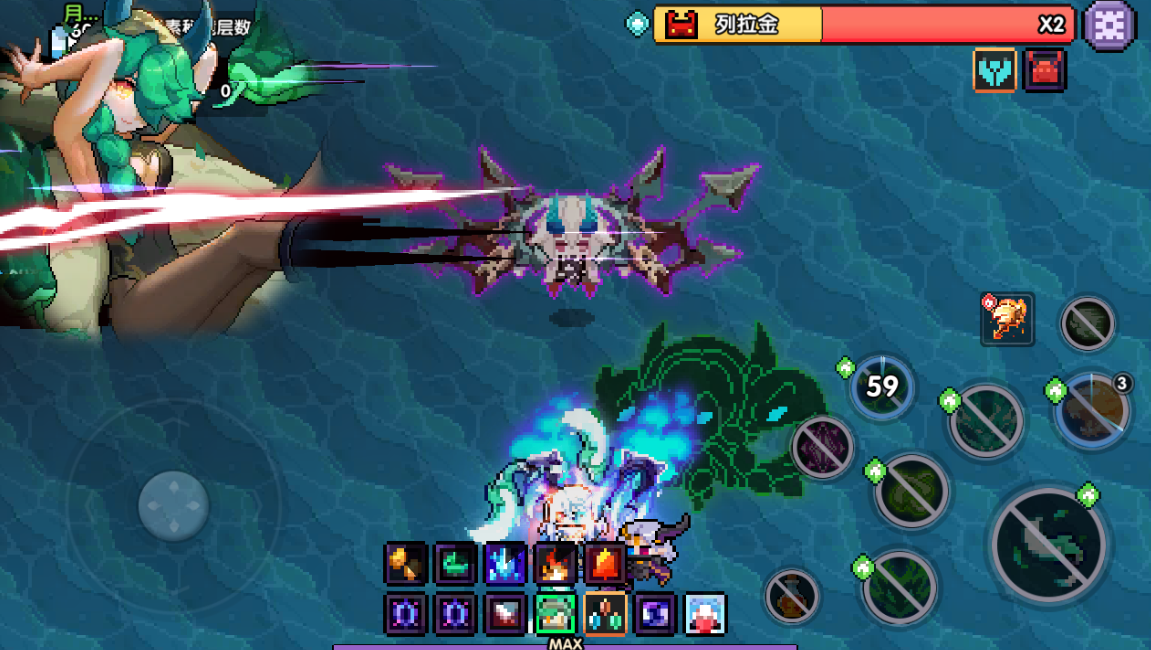The image size is (1151, 650).
Task: Choose the blue ice crystal hotbar slot
Action: tap(505, 564)
